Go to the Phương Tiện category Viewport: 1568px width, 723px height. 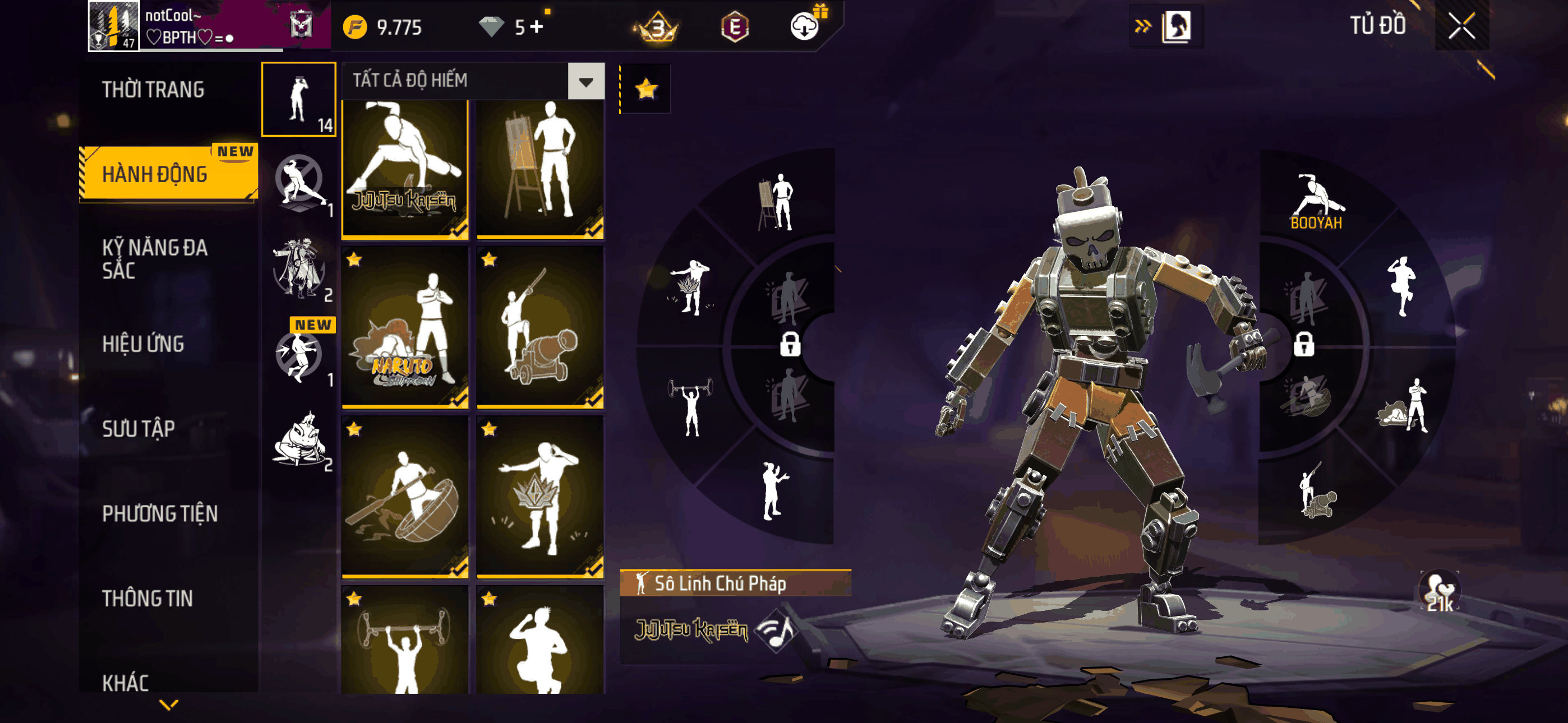(159, 513)
